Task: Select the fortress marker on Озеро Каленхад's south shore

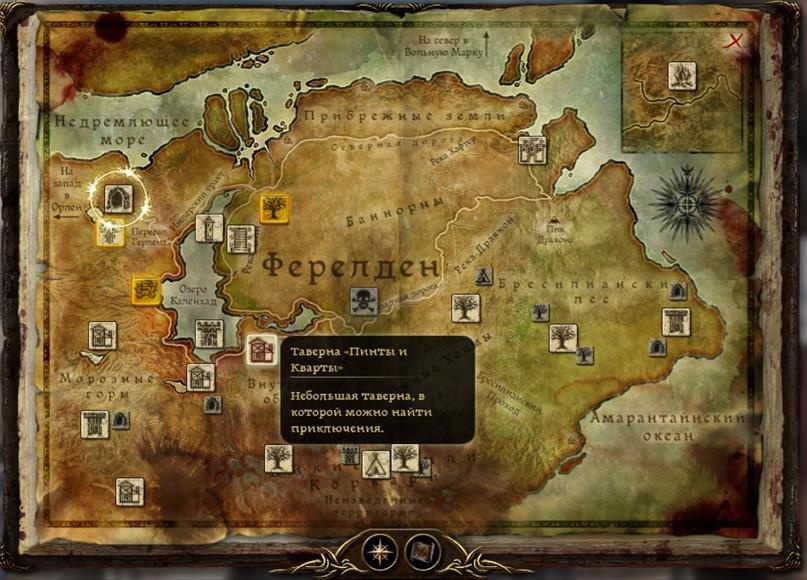Action: point(208,333)
